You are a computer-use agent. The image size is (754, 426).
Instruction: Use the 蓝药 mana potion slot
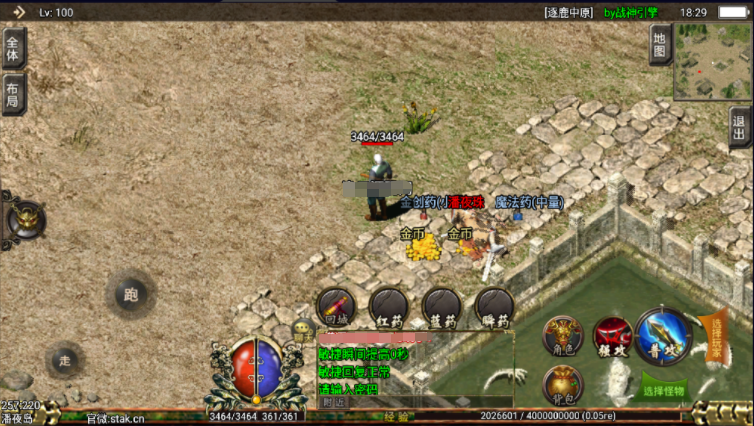442,307
